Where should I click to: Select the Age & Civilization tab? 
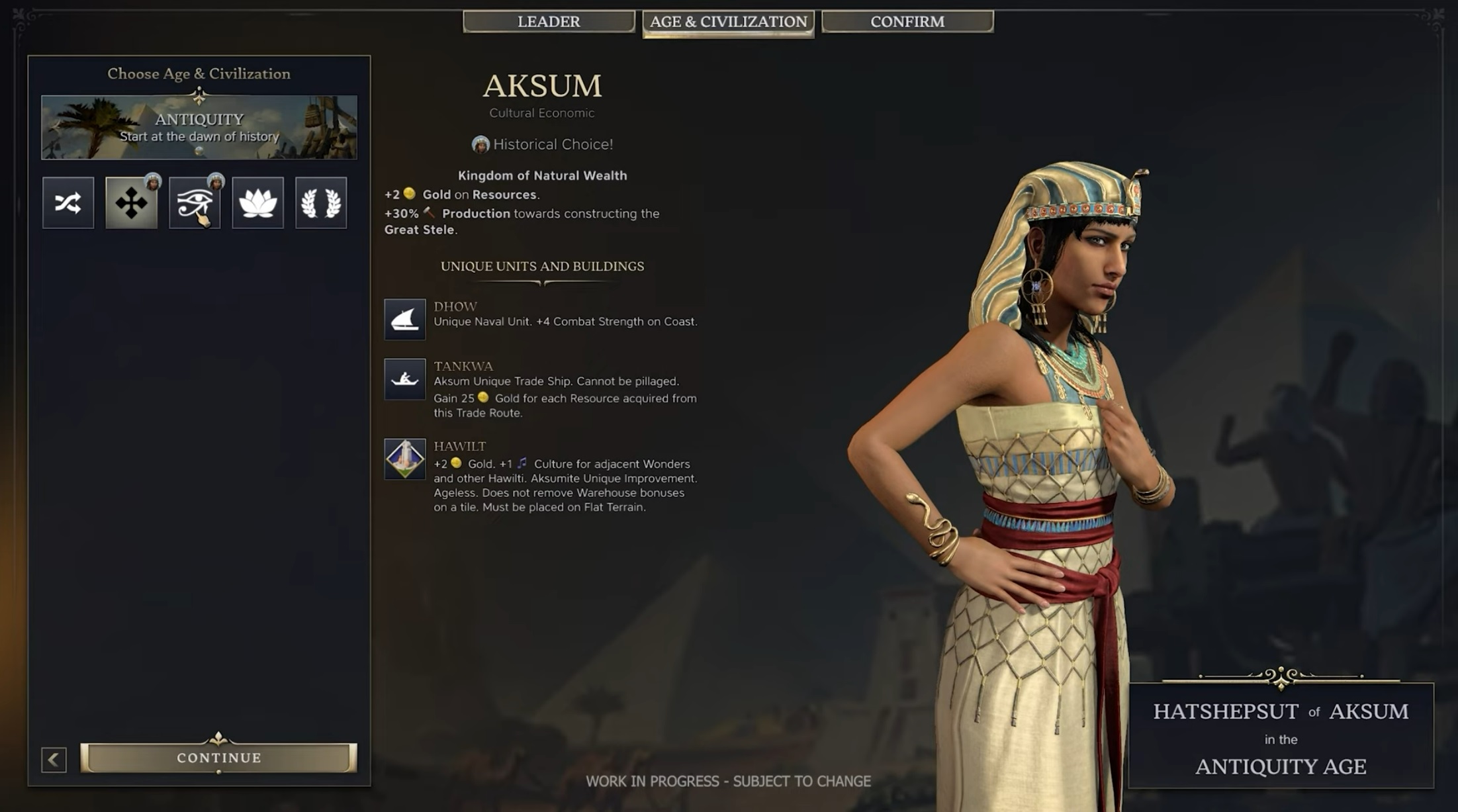point(728,22)
